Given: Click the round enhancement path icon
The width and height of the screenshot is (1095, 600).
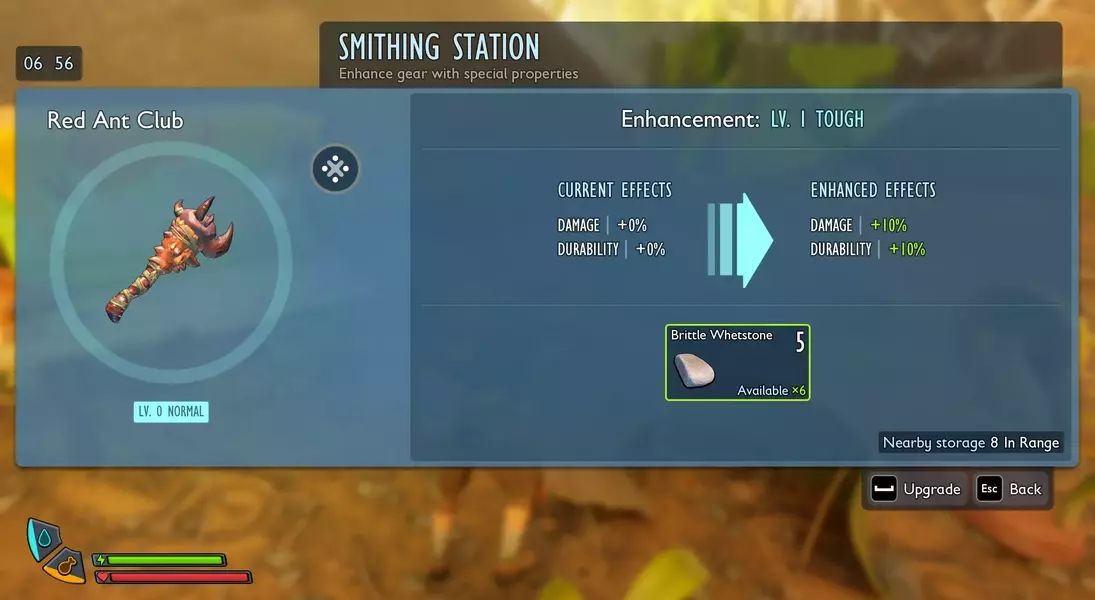Looking at the screenshot, I should click(335, 169).
